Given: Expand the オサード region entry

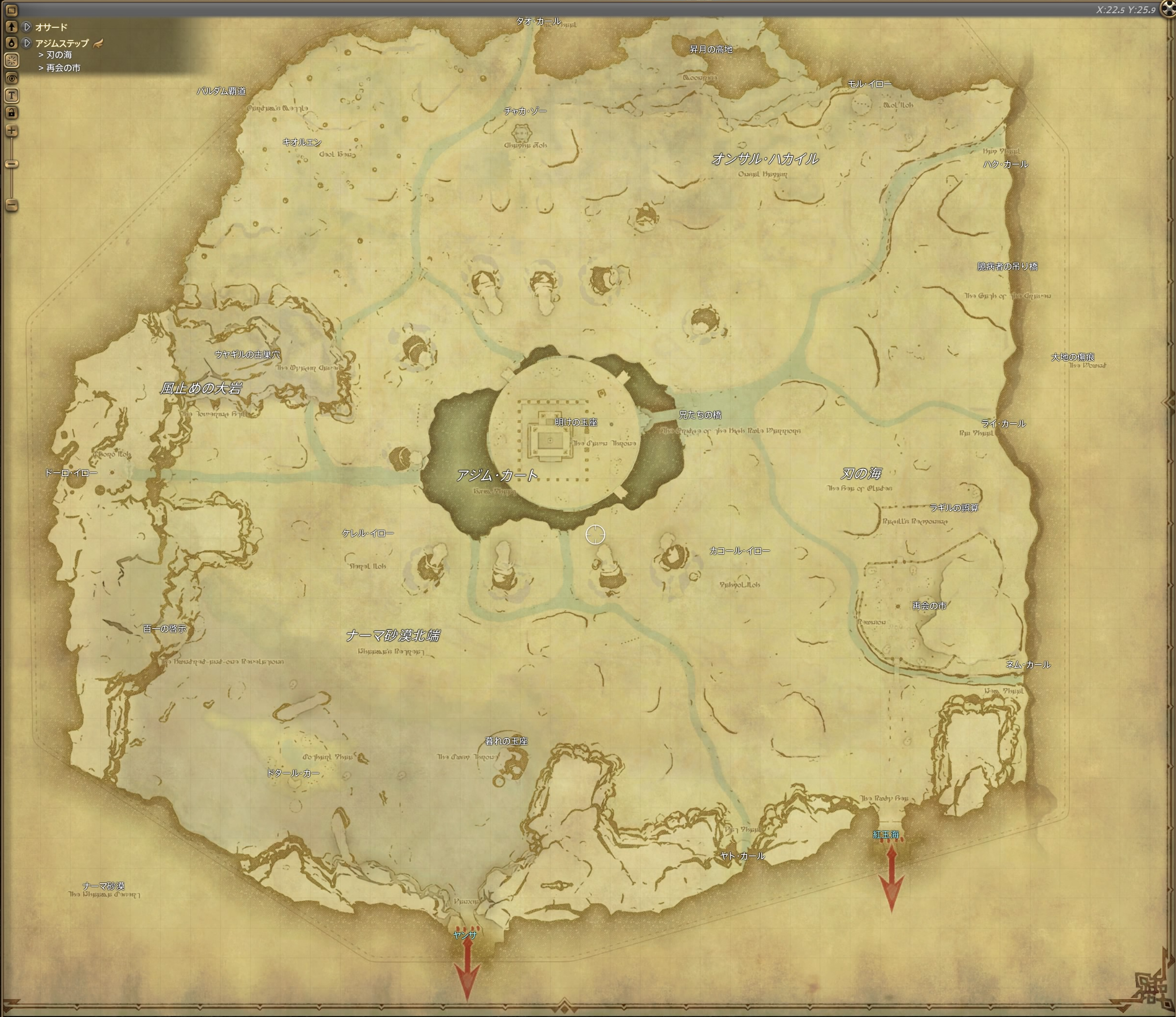Looking at the screenshot, I should click(27, 27).
